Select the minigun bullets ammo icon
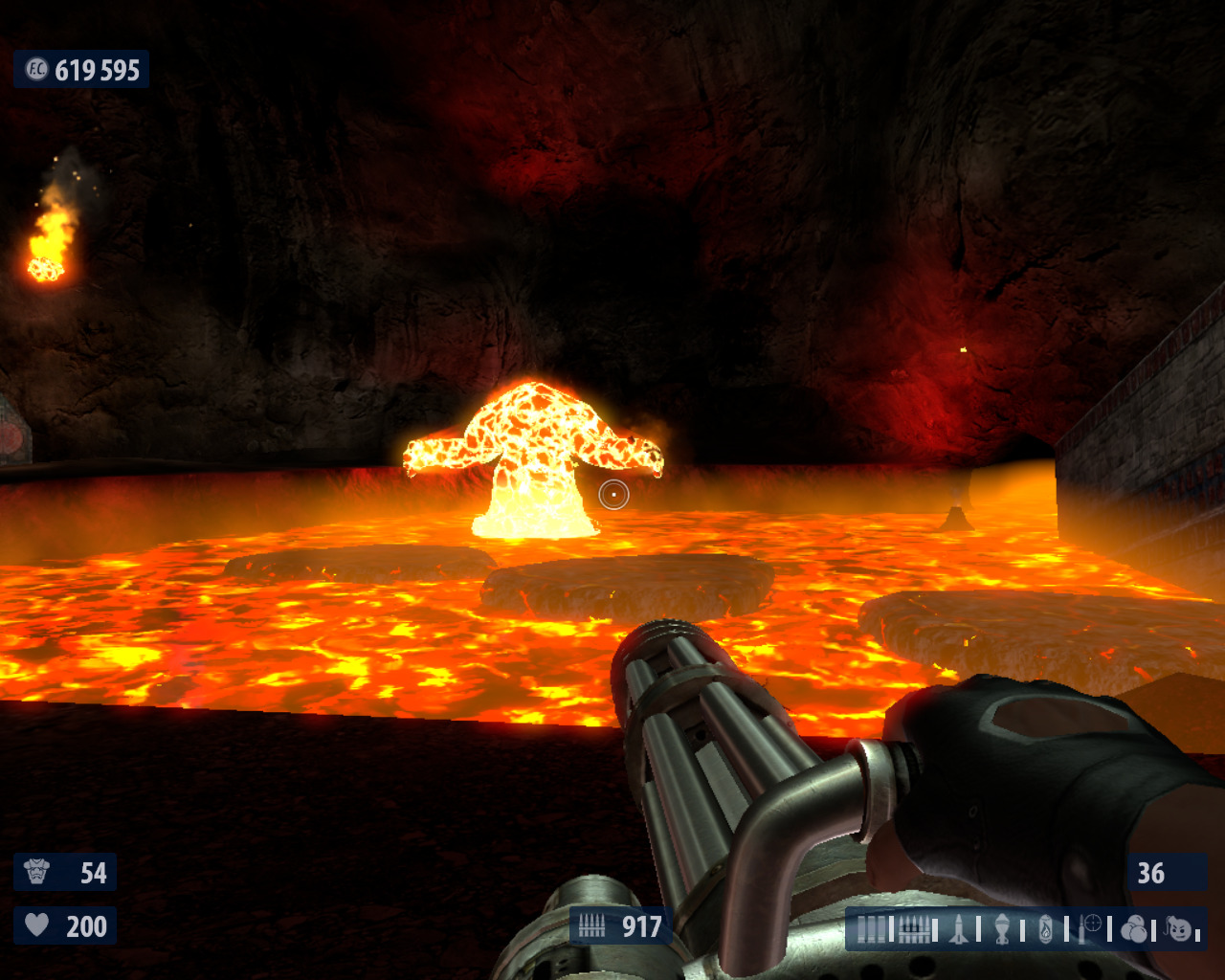The height and width of the screenshot is (980, 1225). (913, 929)
